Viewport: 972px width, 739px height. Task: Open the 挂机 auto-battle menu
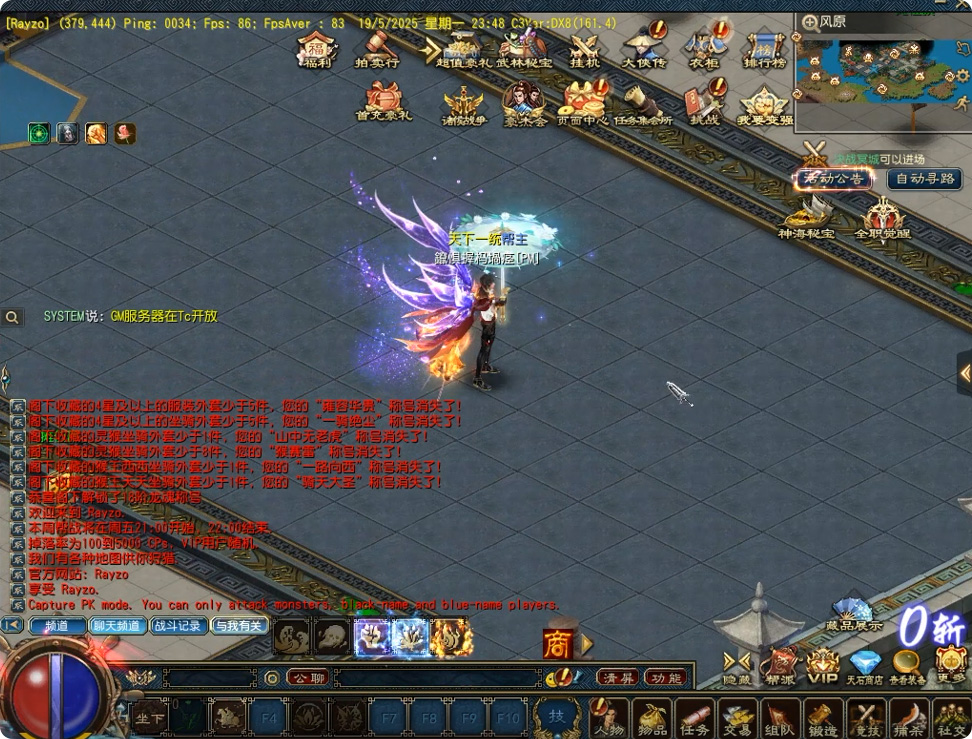(584, 50)
